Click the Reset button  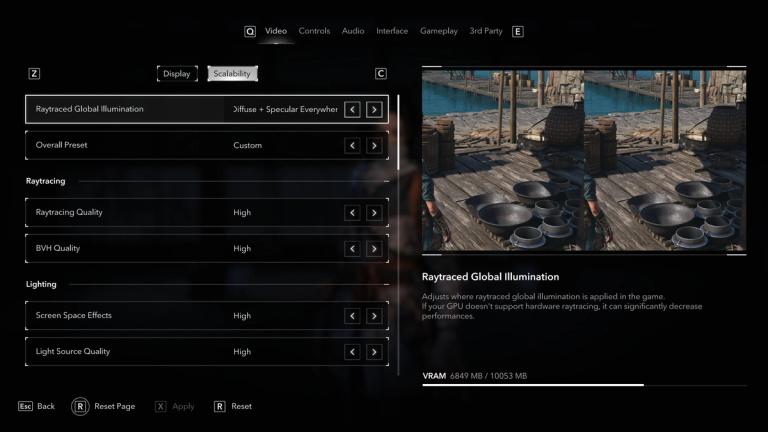click(233, 407)
